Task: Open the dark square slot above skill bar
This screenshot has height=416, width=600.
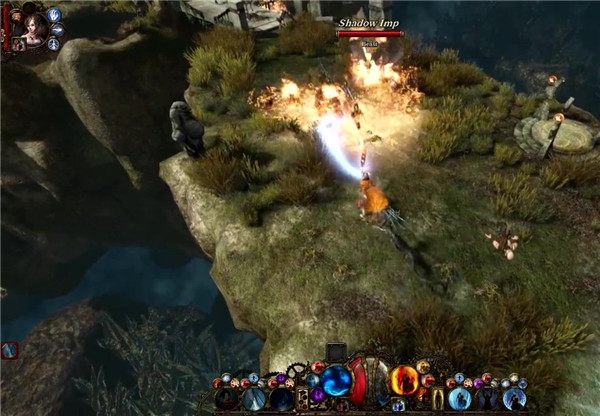Action: (x=336, y=352)
